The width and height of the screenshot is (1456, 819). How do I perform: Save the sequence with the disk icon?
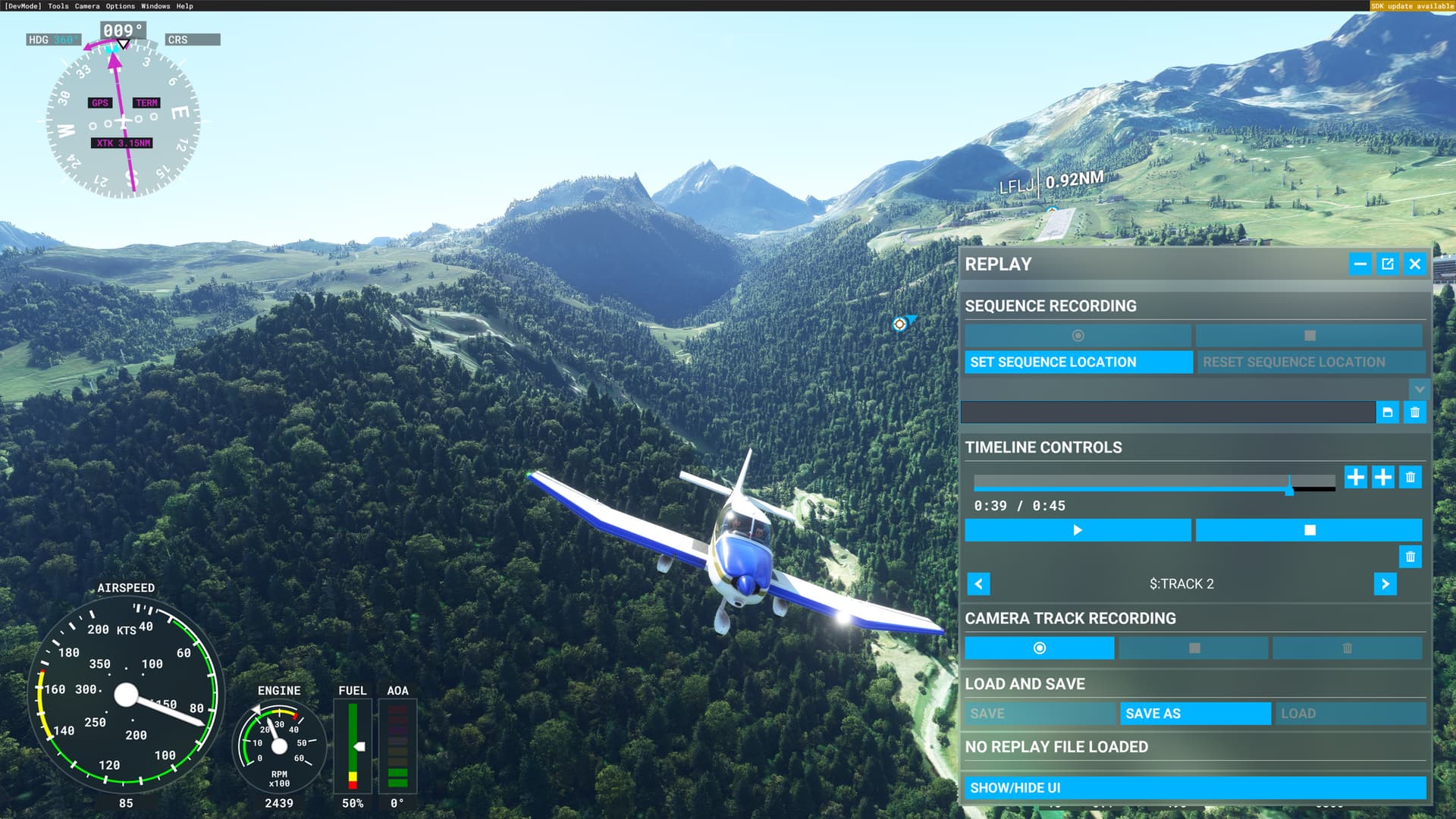[1387, 413]
